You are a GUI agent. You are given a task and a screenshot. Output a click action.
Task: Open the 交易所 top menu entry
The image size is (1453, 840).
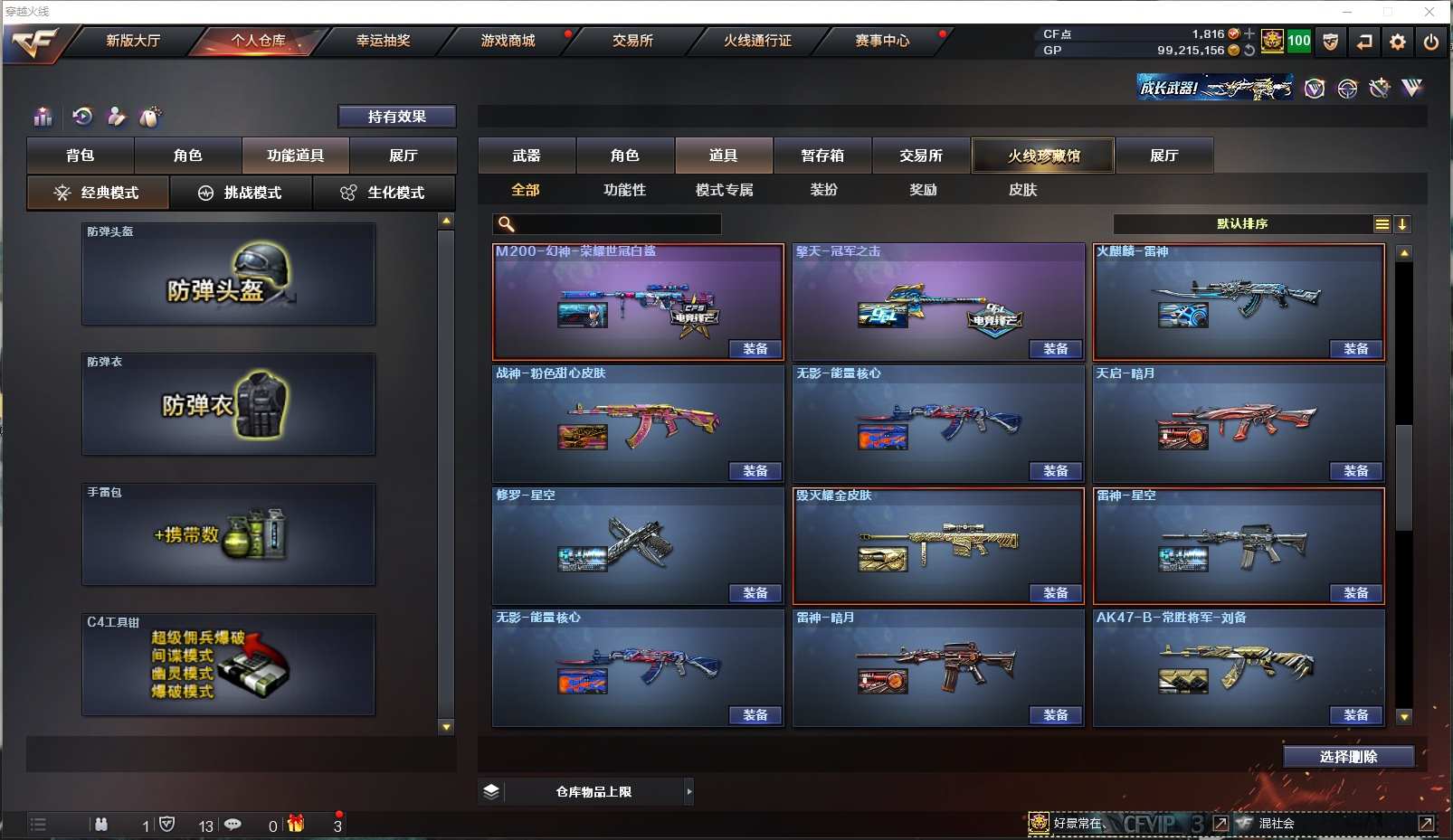click(x=632, y=41)
